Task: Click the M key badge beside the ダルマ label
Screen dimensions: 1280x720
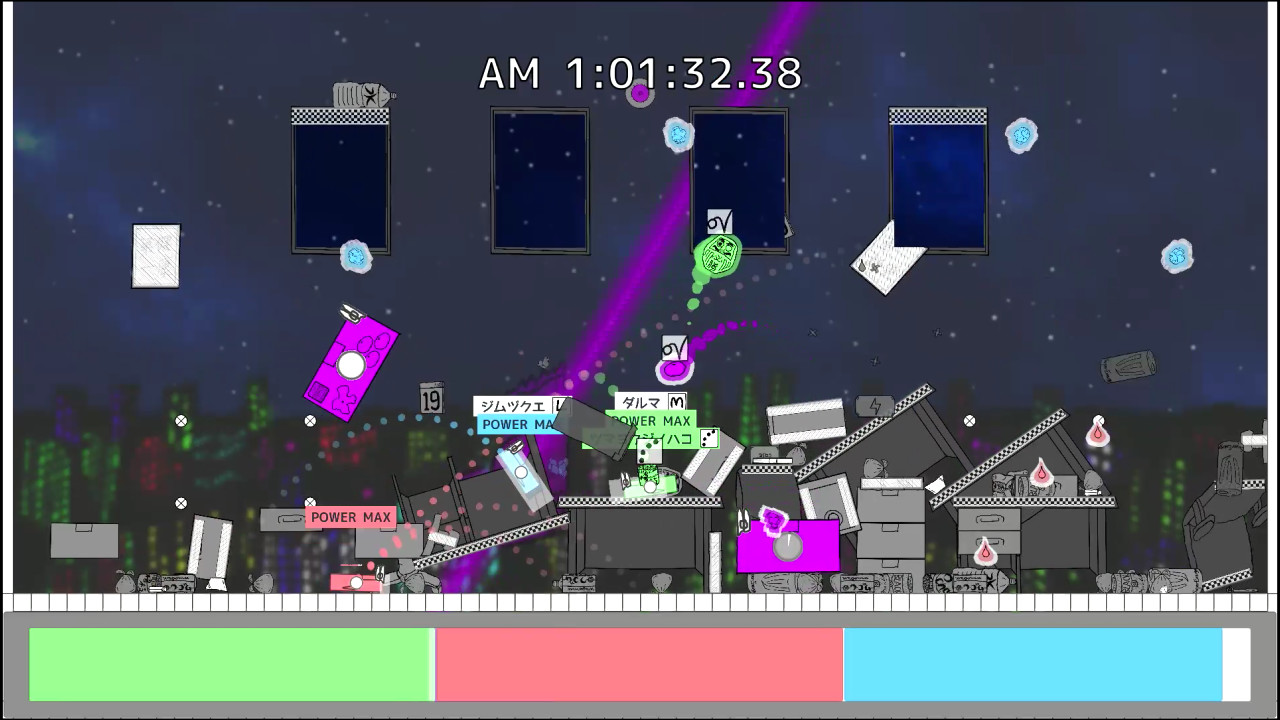Action: 677,402
